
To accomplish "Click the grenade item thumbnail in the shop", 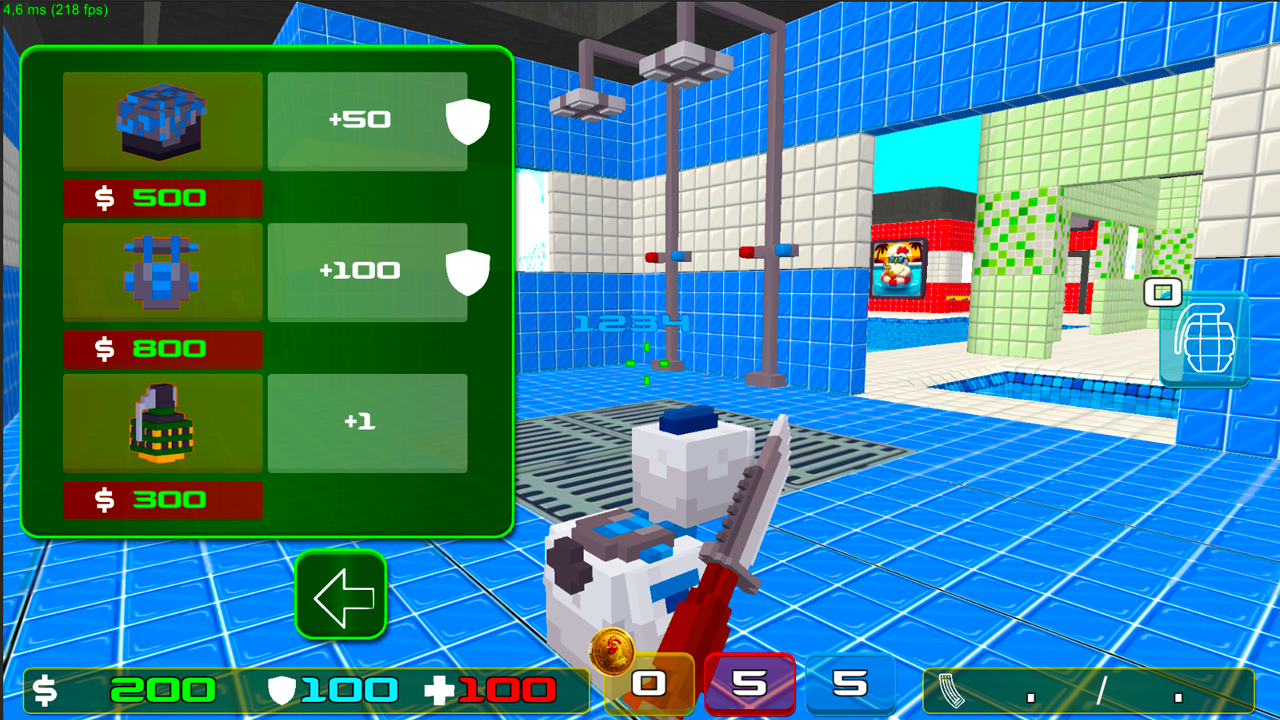I will [162, 422].
